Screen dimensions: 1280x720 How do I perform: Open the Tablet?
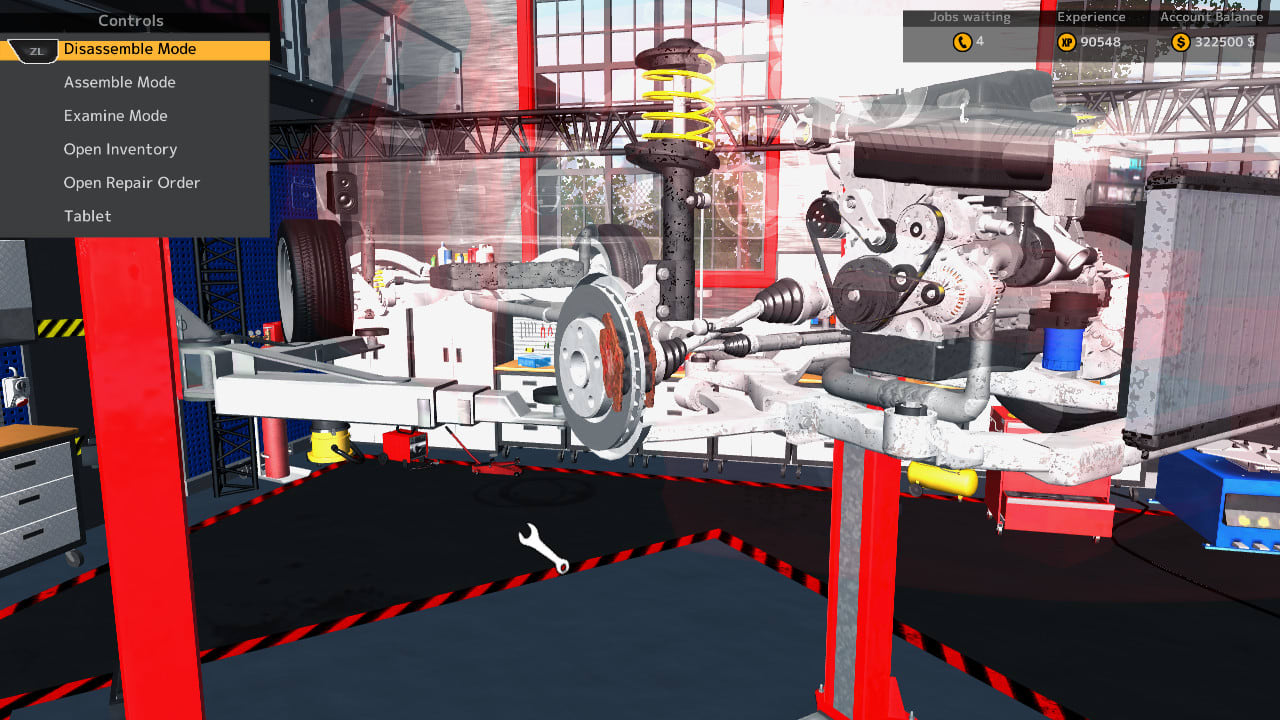point(87,216)
